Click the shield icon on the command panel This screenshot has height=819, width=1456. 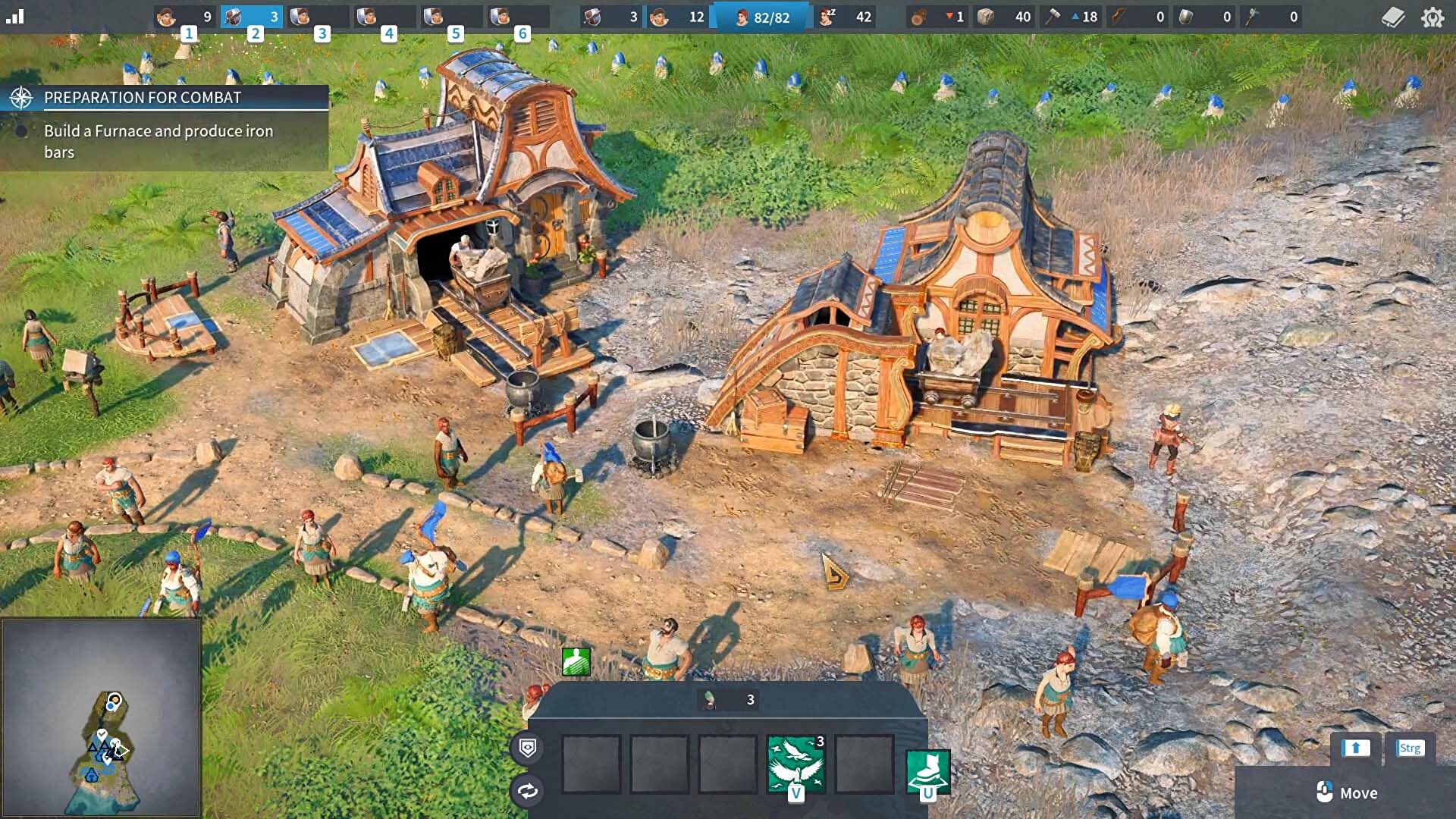click(528, 748)
